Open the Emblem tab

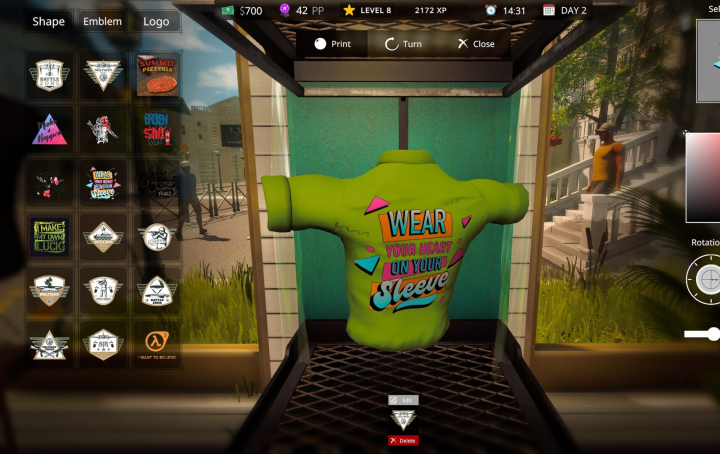click(x=102, y=21)
